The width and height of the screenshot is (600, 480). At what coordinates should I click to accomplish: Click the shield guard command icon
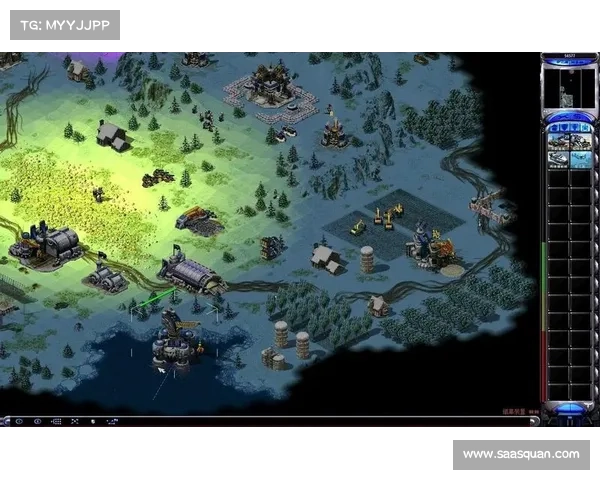93,422
